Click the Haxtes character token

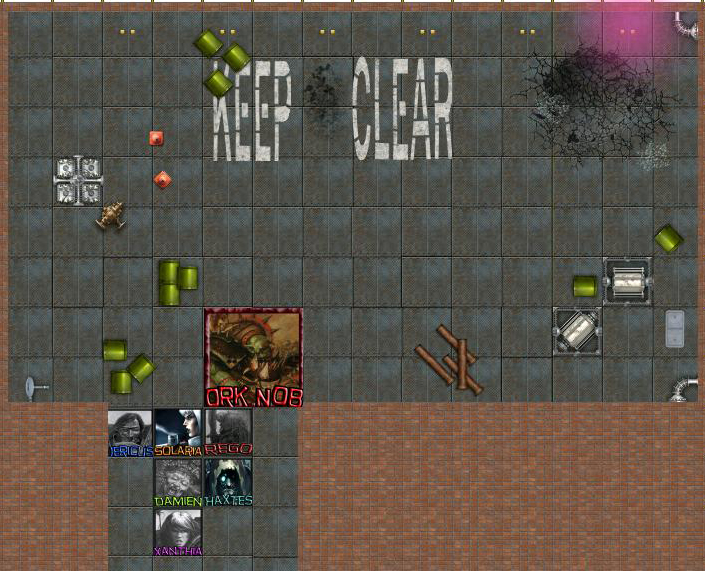tap(228, 481)
